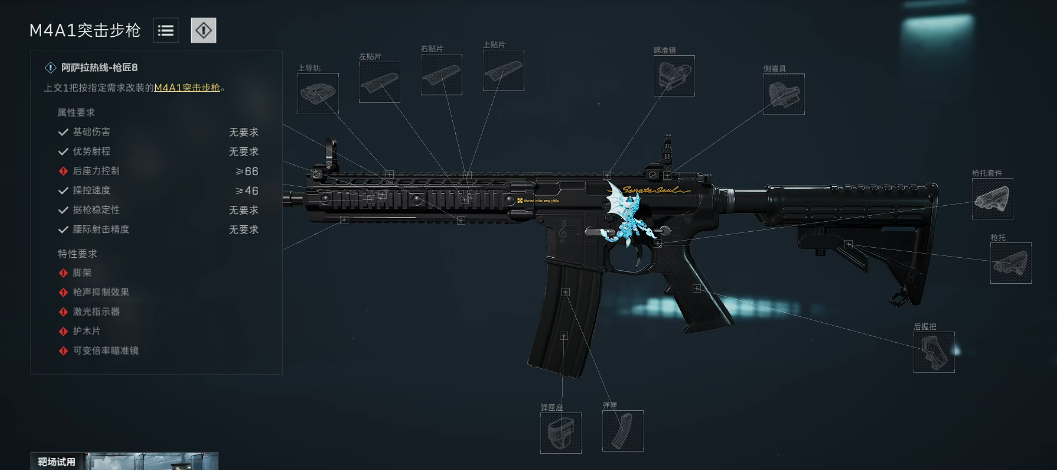Pick the 上贴片 top panel slot

tap(503, 72)
